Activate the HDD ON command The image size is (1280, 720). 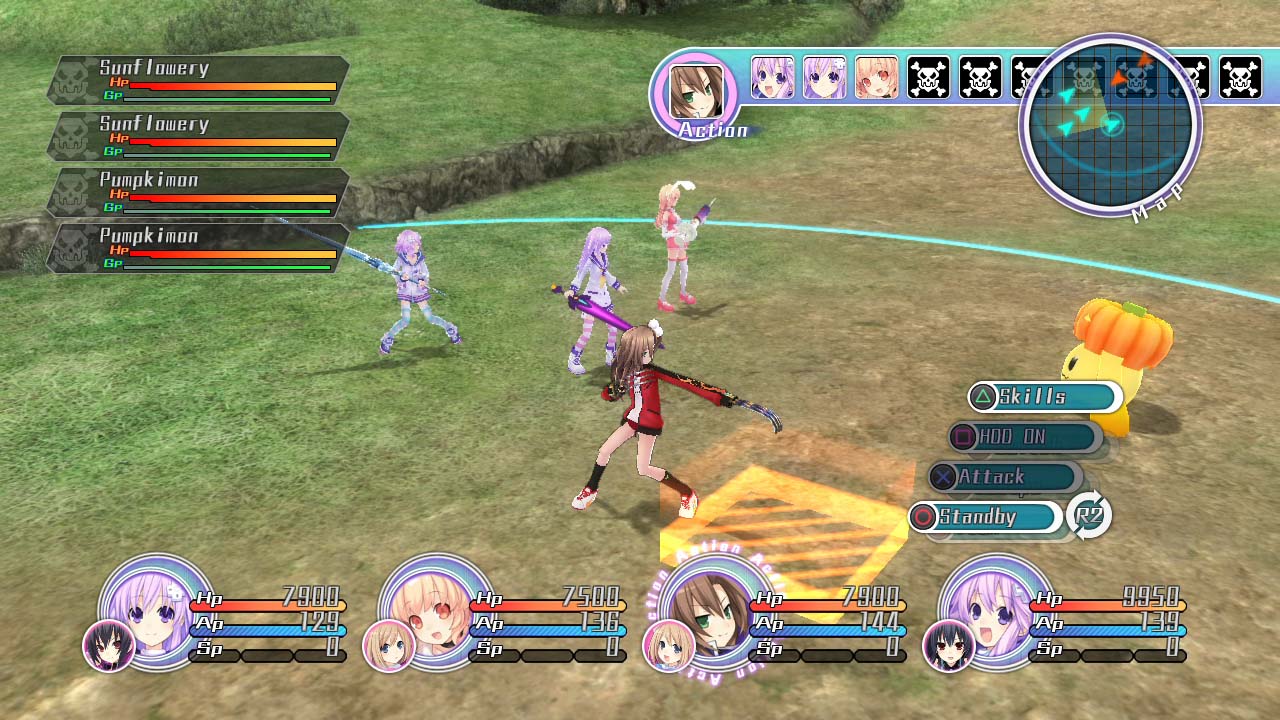click(x=1023, y=437)
